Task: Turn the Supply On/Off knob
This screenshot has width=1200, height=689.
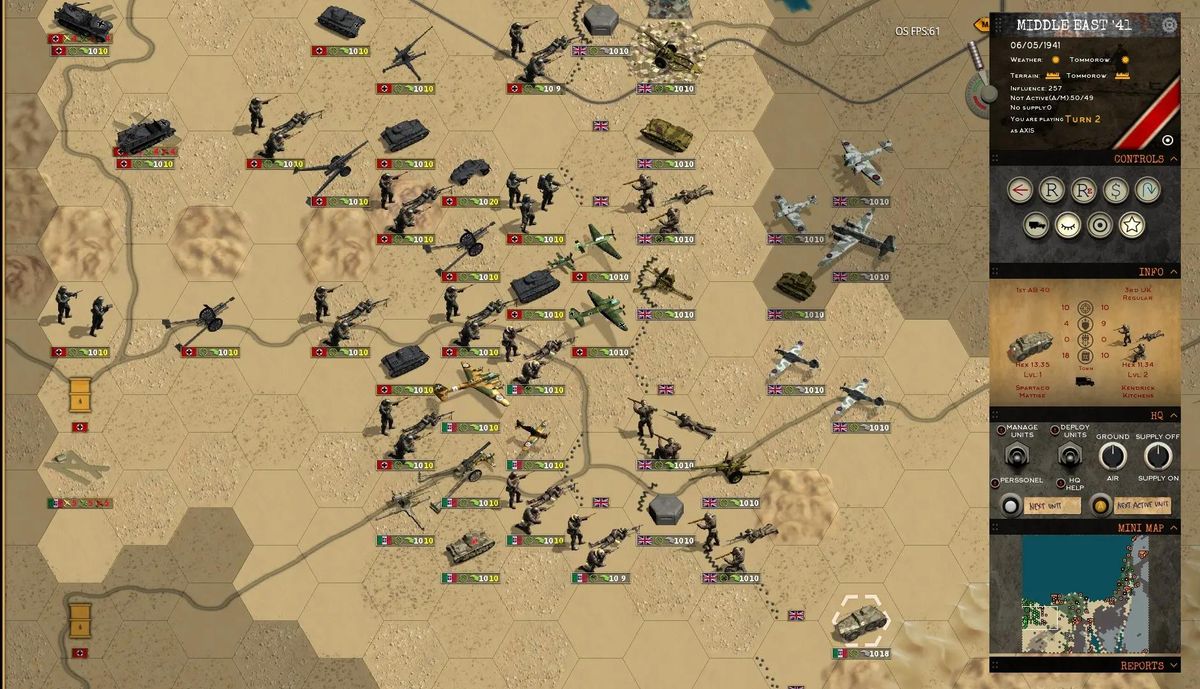Action: pos(1158,457)
